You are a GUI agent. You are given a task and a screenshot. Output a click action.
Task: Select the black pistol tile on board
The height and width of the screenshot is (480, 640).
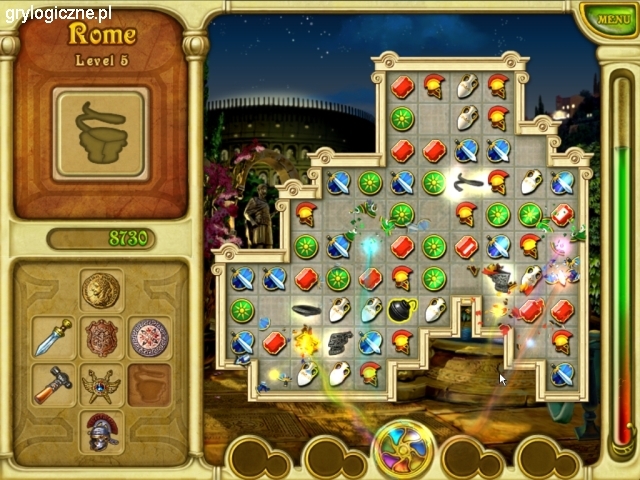pos(340,342)
